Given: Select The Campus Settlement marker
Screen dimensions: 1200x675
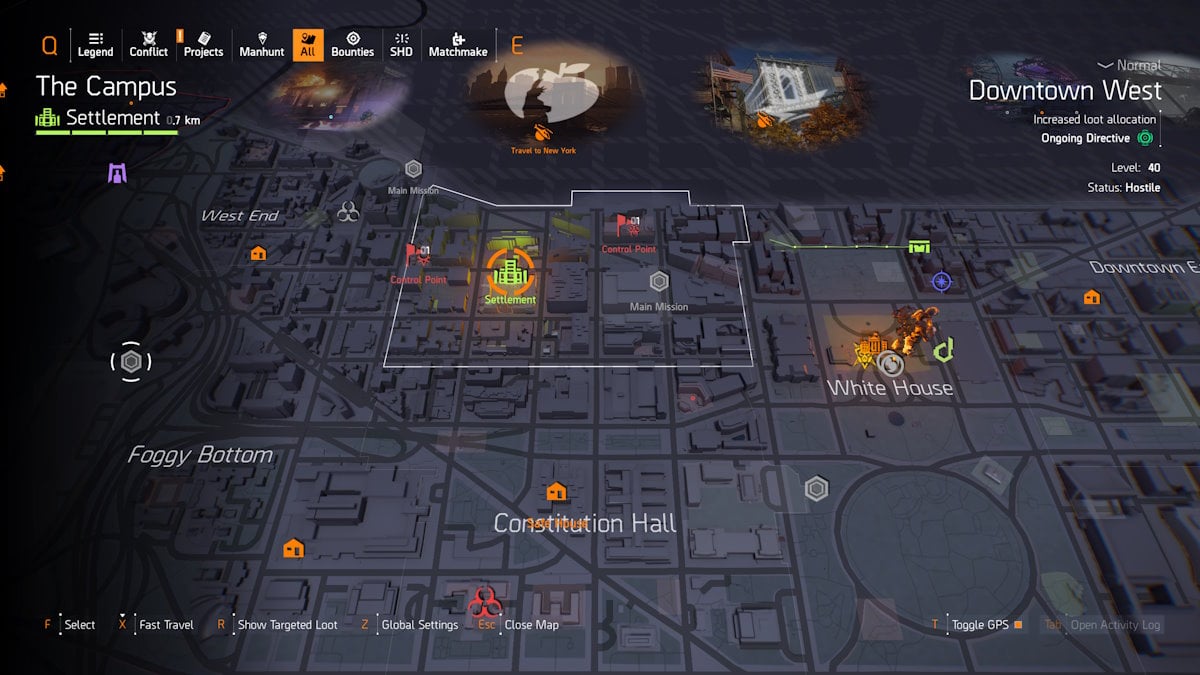Looking at the screenshot, I should 510,270.
